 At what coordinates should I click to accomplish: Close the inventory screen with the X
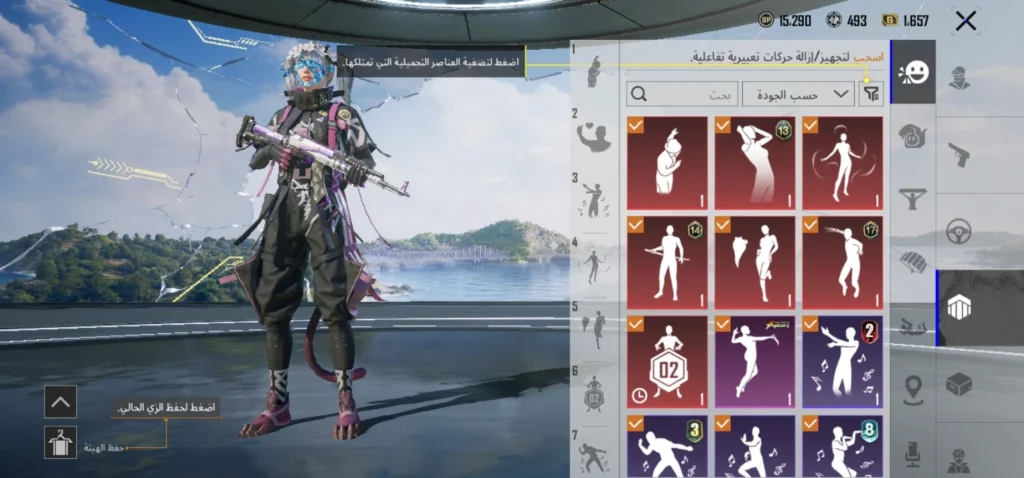965,21
